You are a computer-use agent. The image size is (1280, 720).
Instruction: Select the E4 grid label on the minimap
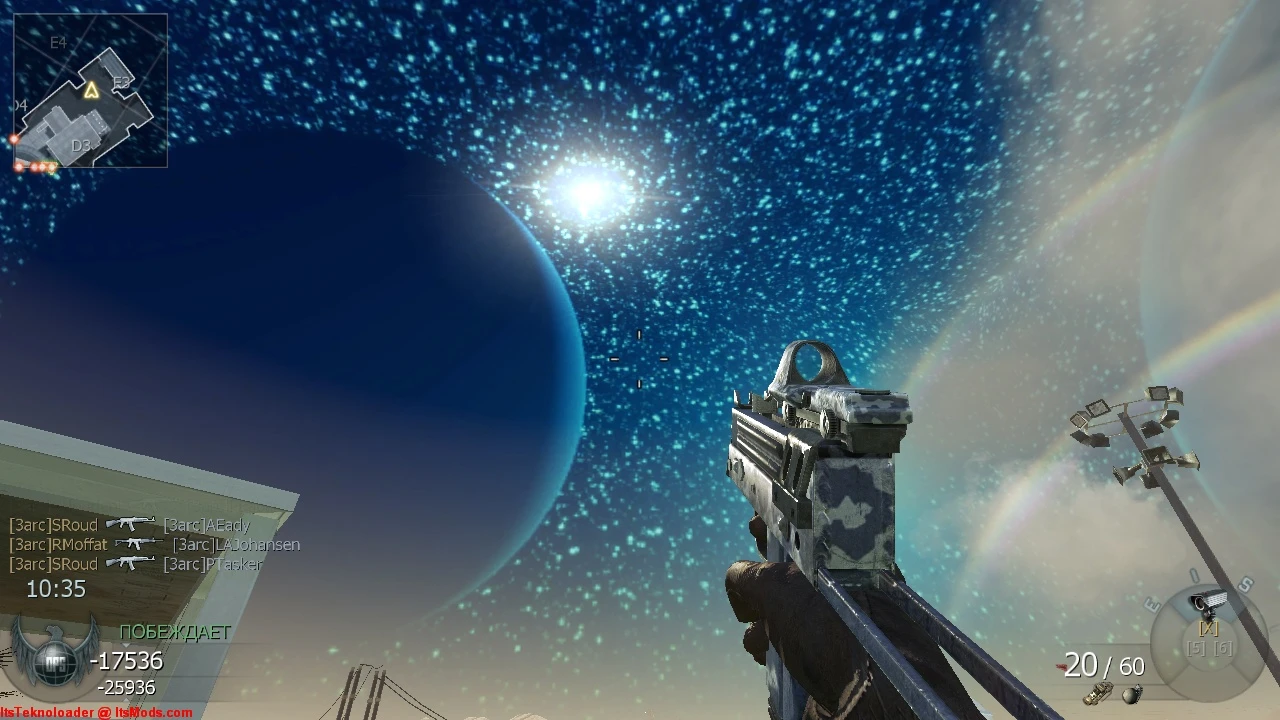click(x=58, y=42)
